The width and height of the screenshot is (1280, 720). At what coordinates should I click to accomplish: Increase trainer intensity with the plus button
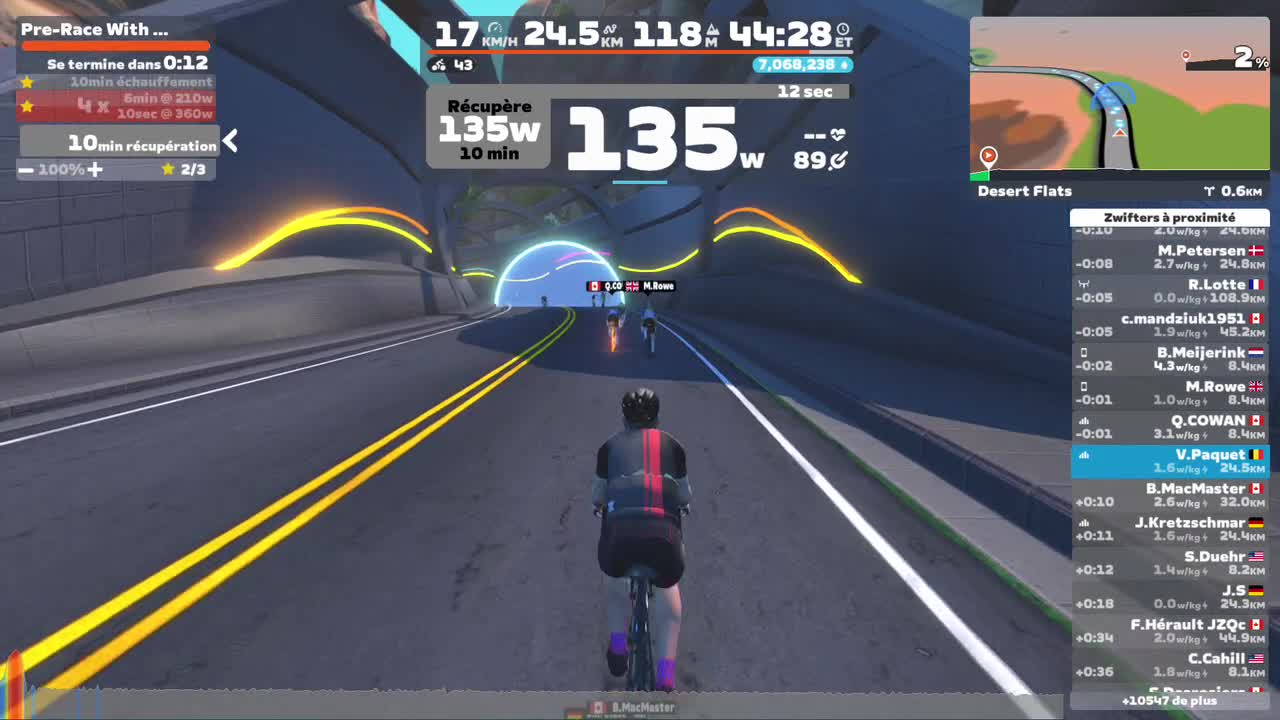point(96,169)
